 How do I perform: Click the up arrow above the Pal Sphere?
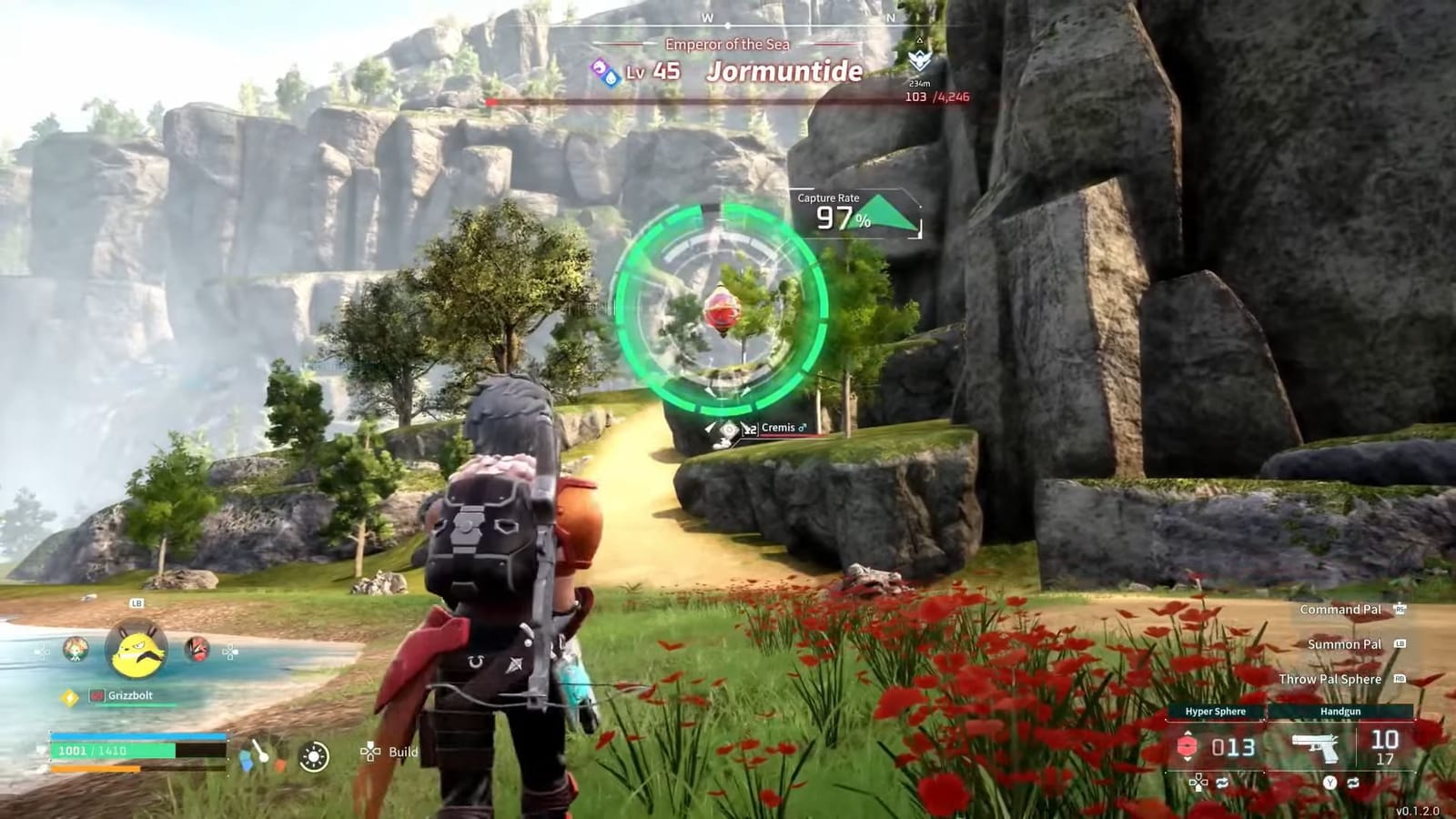tap(1188, 733)
